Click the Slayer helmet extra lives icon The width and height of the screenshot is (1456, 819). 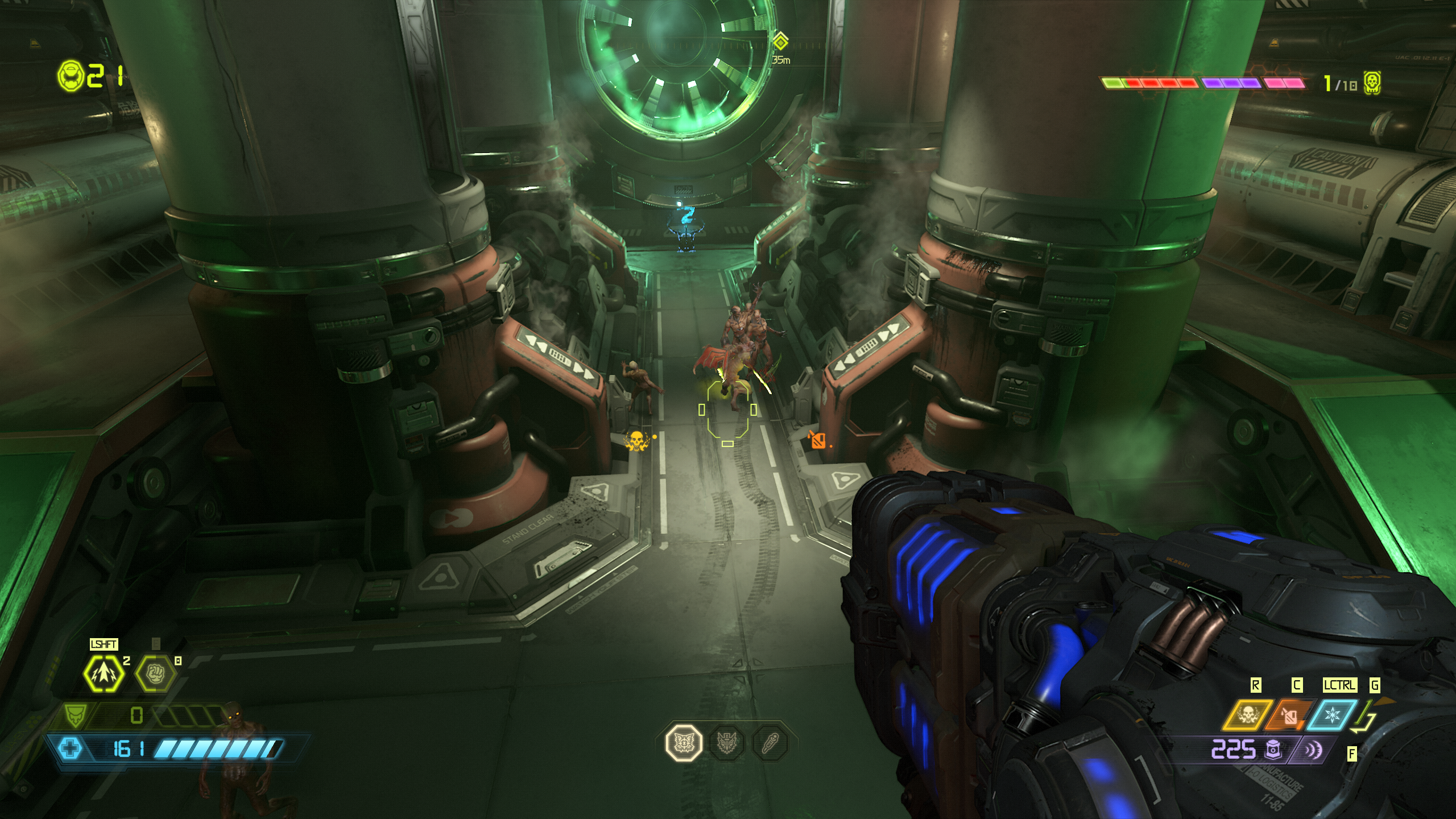(x=71, y=76)
